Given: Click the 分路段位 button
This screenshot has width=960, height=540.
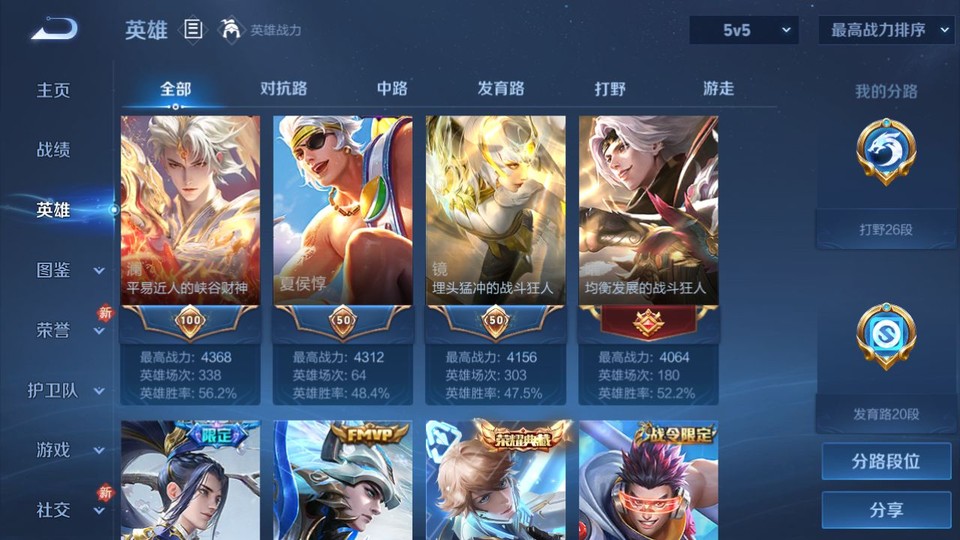Looking at the screenshot, I should point(886,462).
